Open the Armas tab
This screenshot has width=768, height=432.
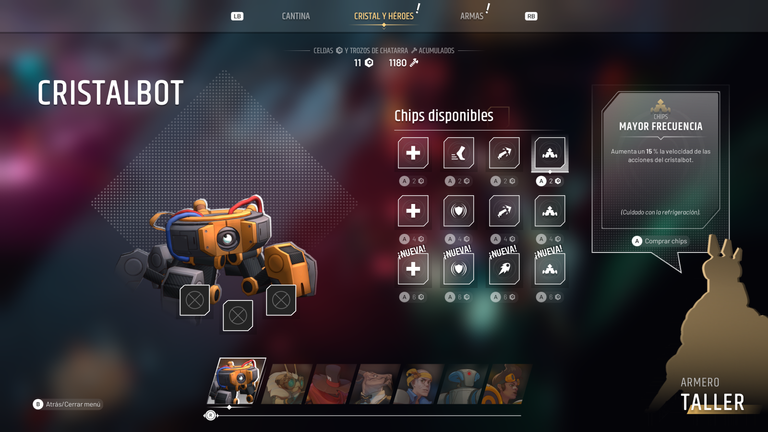(472, 16)
